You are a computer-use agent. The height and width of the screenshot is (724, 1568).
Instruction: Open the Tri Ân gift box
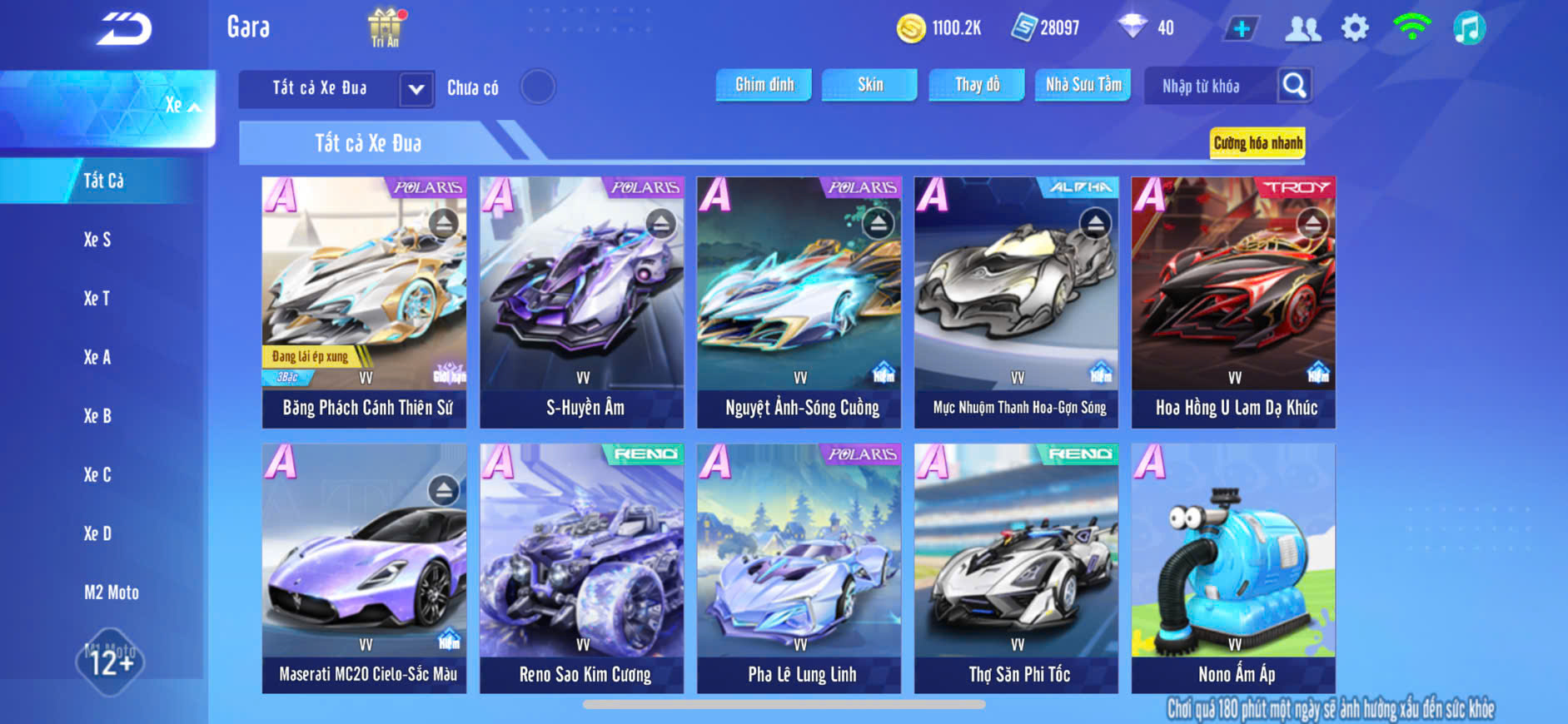(x=385, y=27)
